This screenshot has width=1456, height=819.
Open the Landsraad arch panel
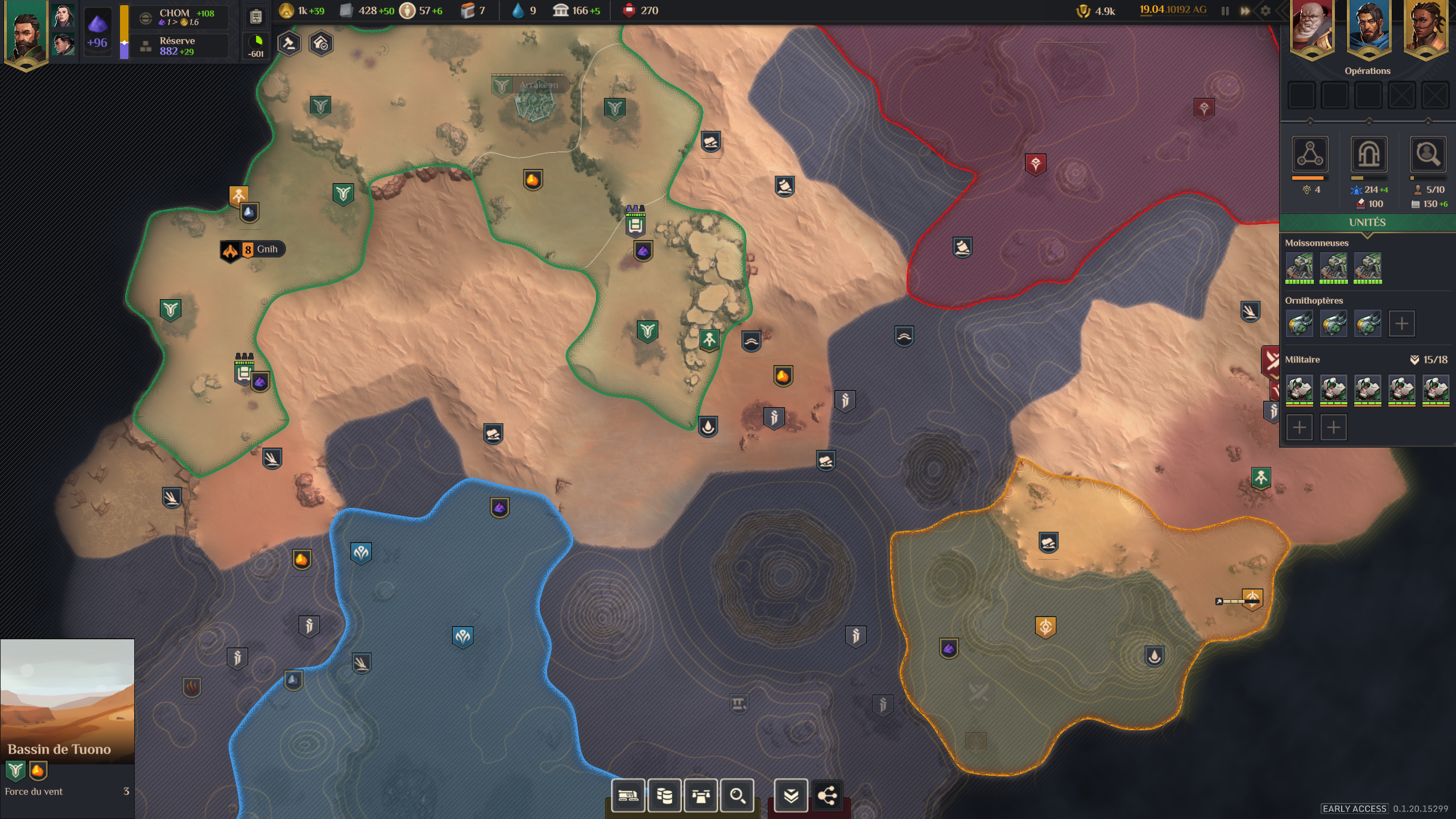coord(1368,154)
